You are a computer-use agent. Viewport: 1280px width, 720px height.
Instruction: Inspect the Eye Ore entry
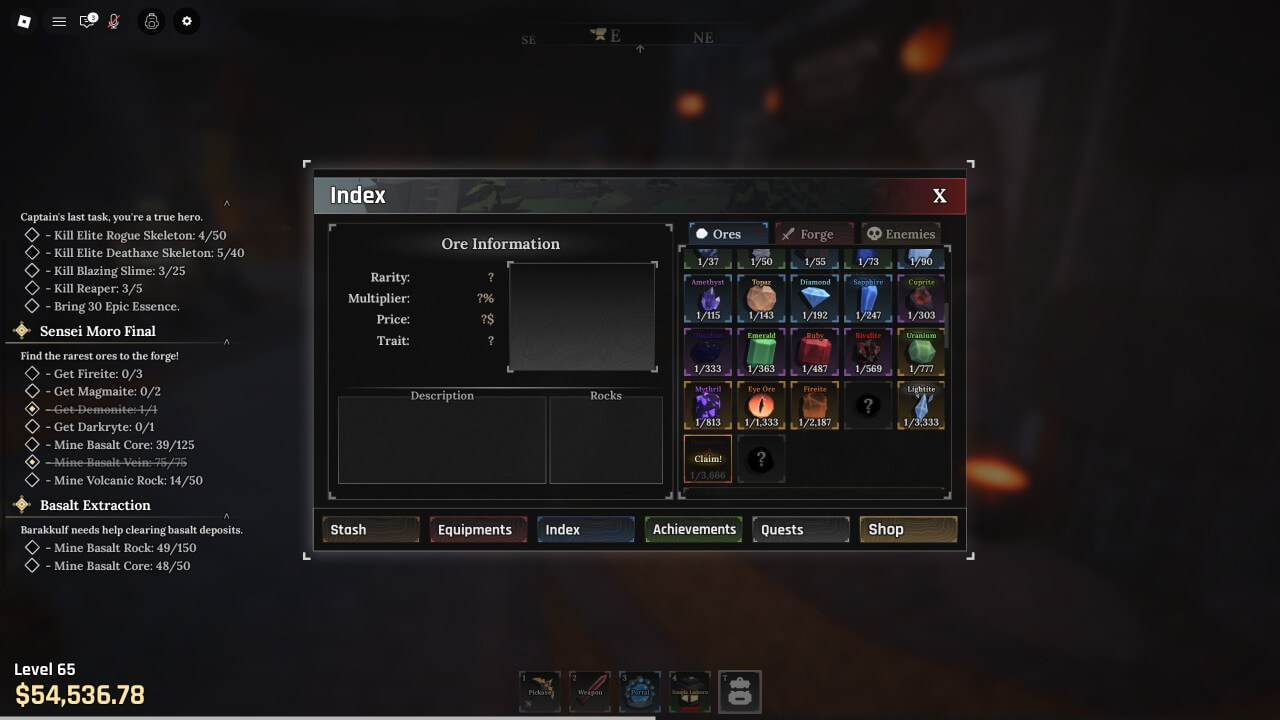761,405
